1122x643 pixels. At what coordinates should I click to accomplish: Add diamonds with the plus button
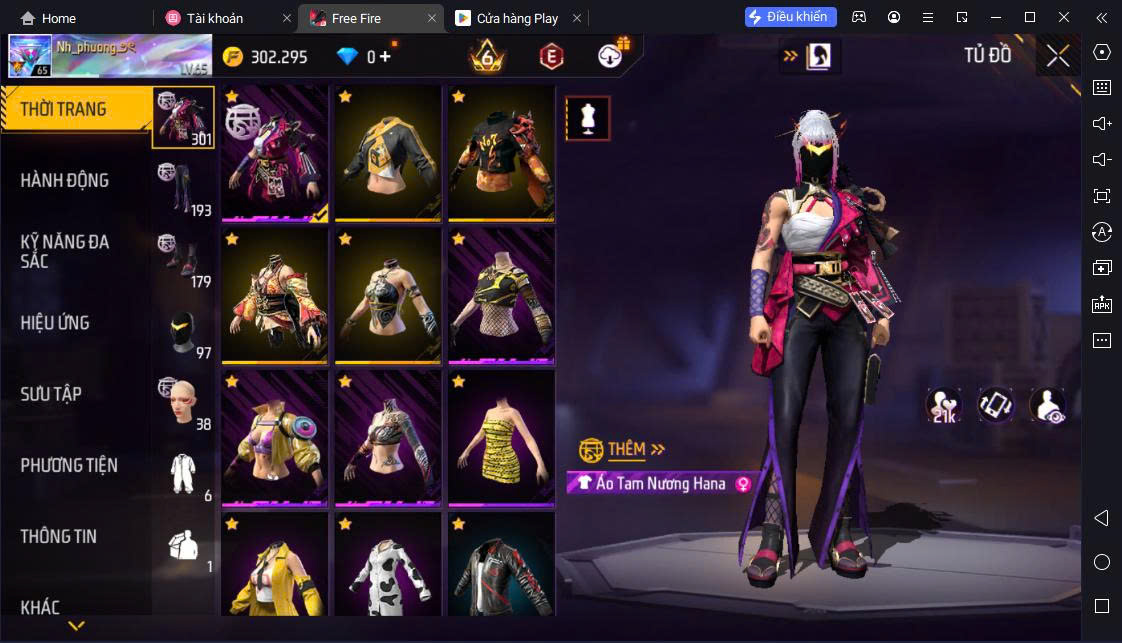point(385,57)
